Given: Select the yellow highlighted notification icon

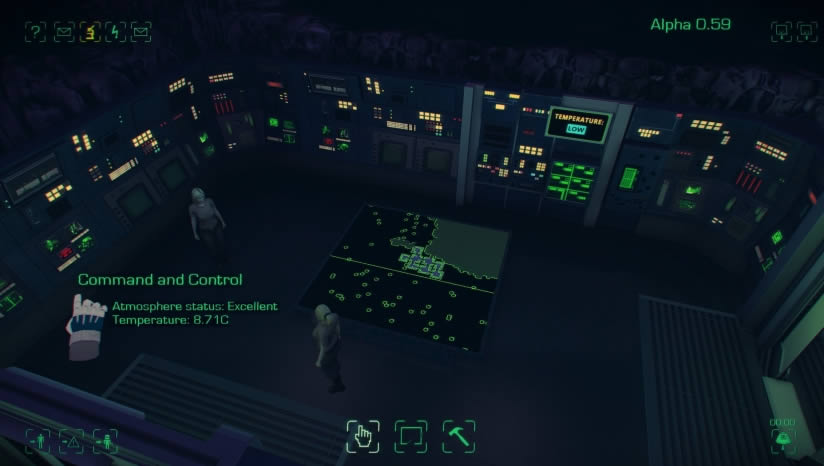Looking at the screenshot, I should pos(88,32).
